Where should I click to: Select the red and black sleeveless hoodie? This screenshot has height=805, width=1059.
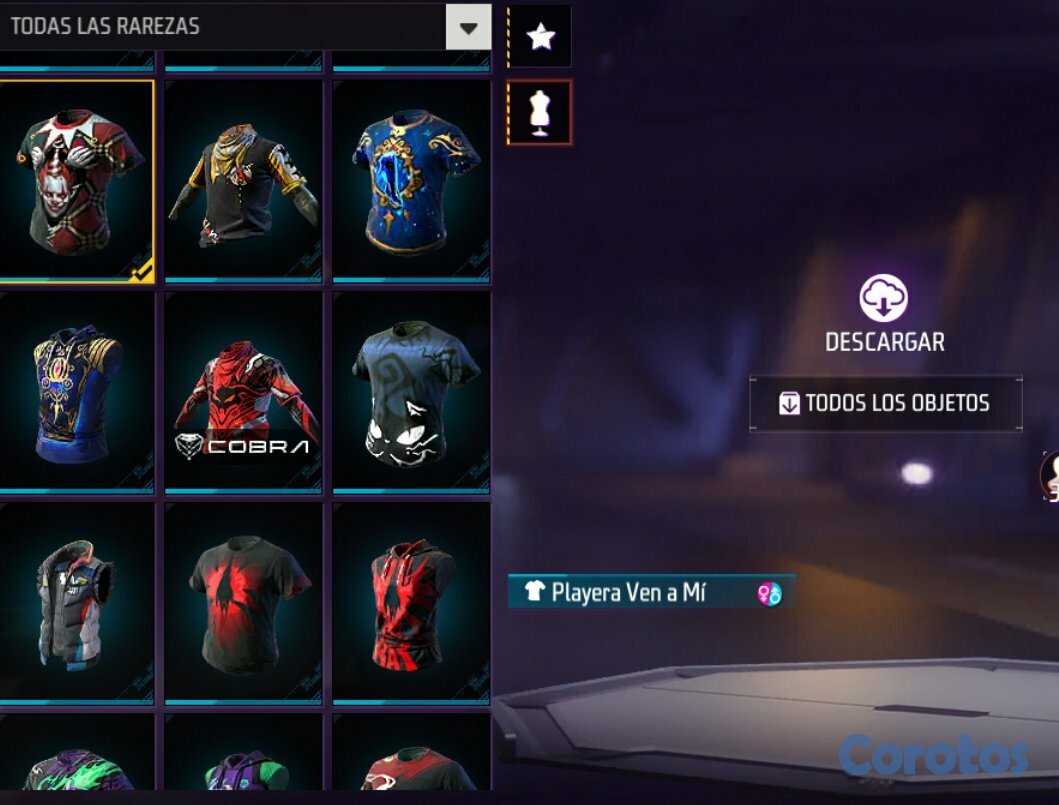411,602
